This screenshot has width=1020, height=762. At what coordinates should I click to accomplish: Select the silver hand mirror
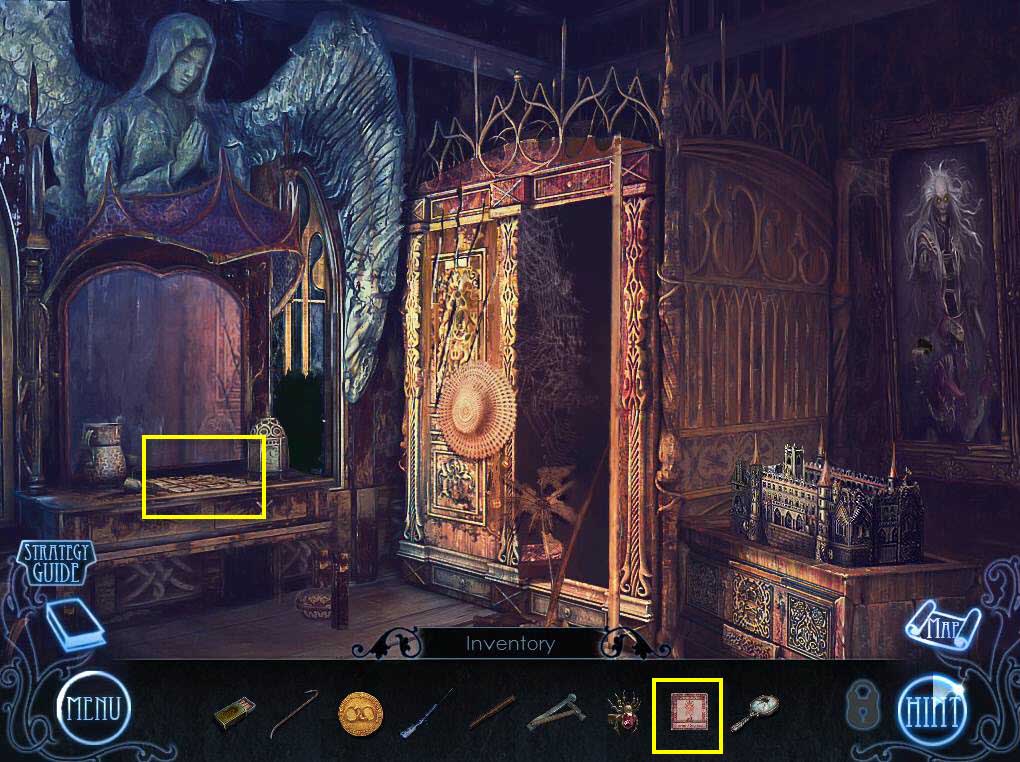(x=755, y=712)
